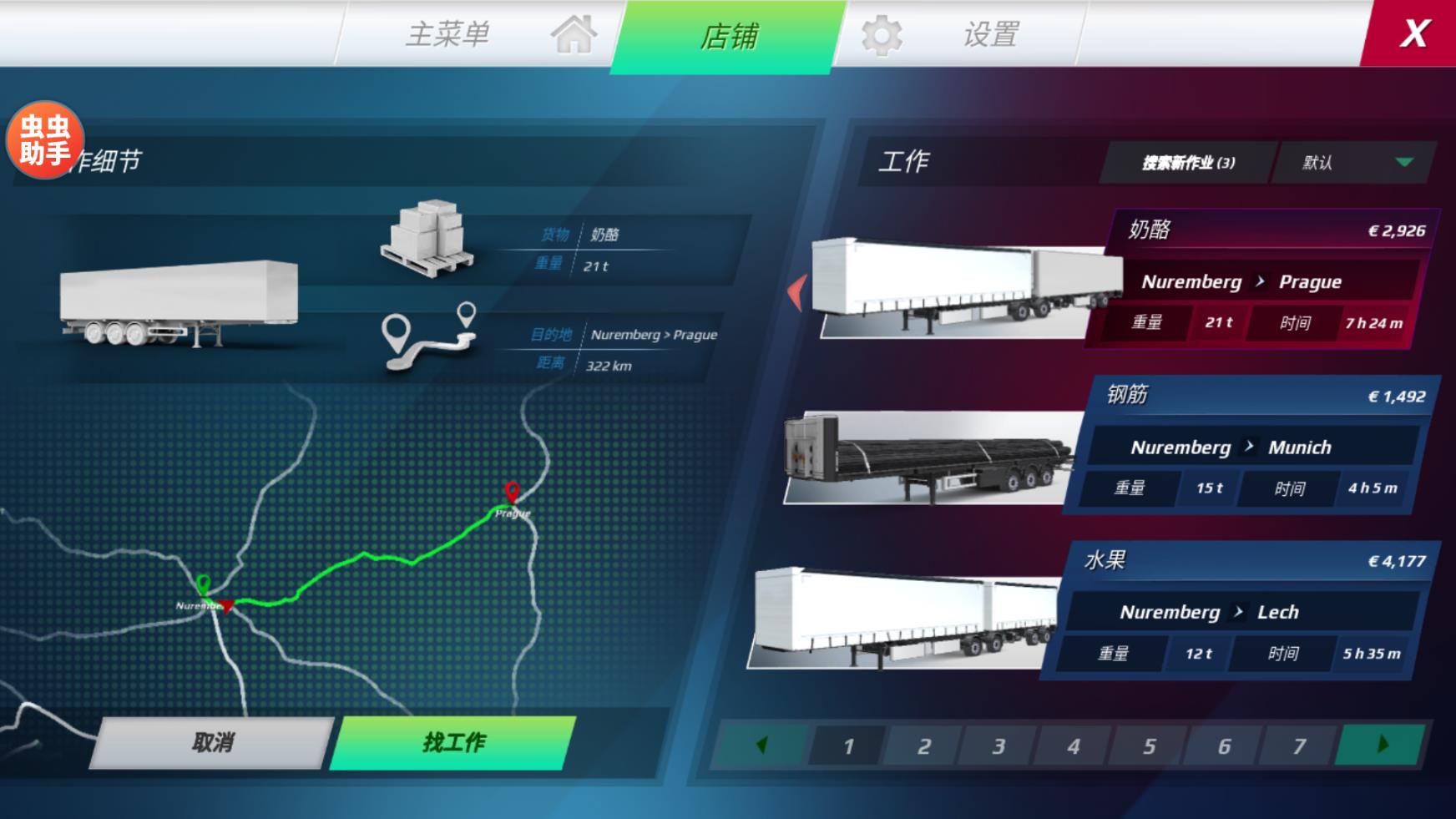Jump to page 4 in the job list
Screen dimensions: 1456x819
[x=1074, y=746]
